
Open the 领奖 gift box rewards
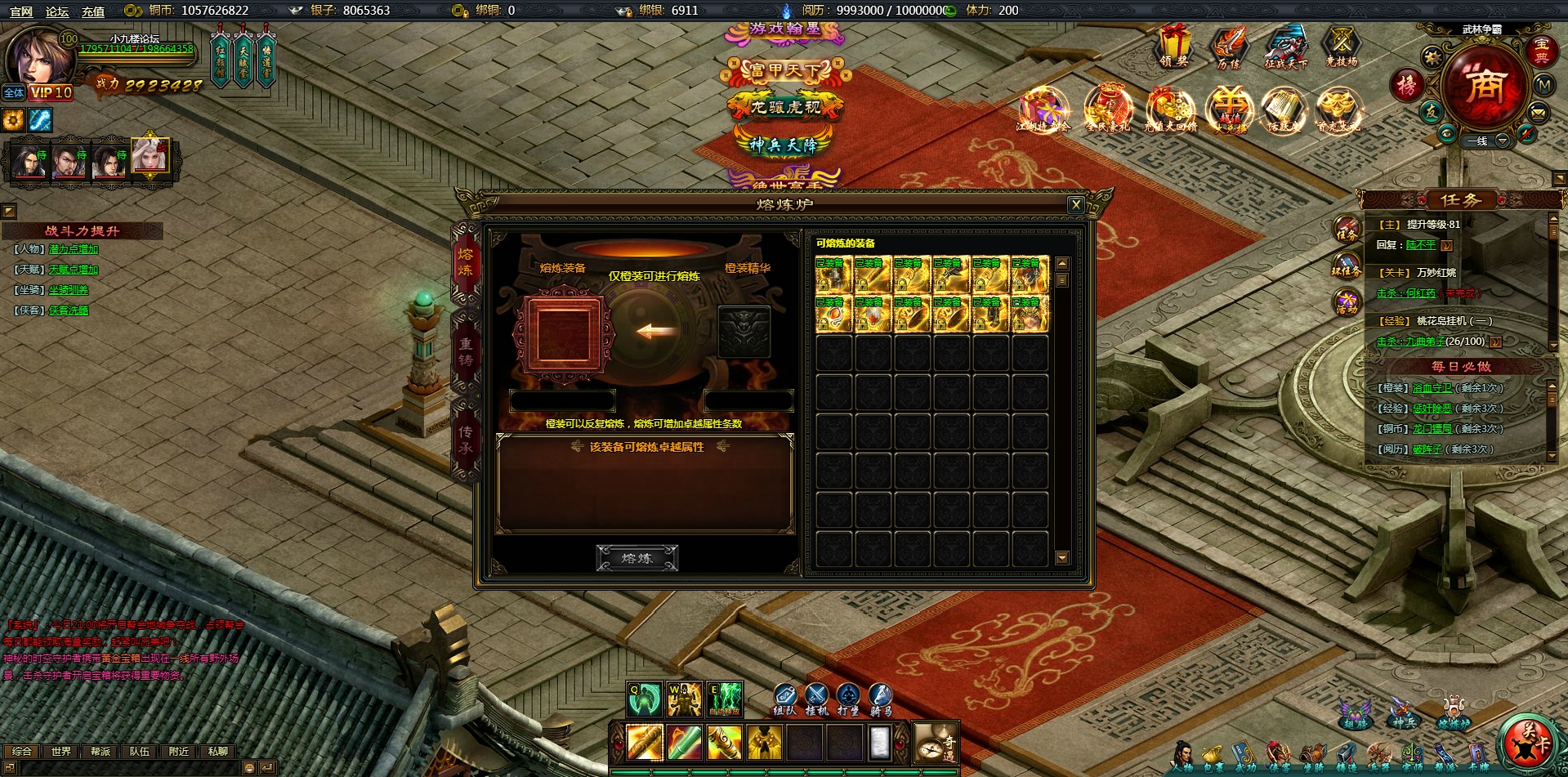1174,45
